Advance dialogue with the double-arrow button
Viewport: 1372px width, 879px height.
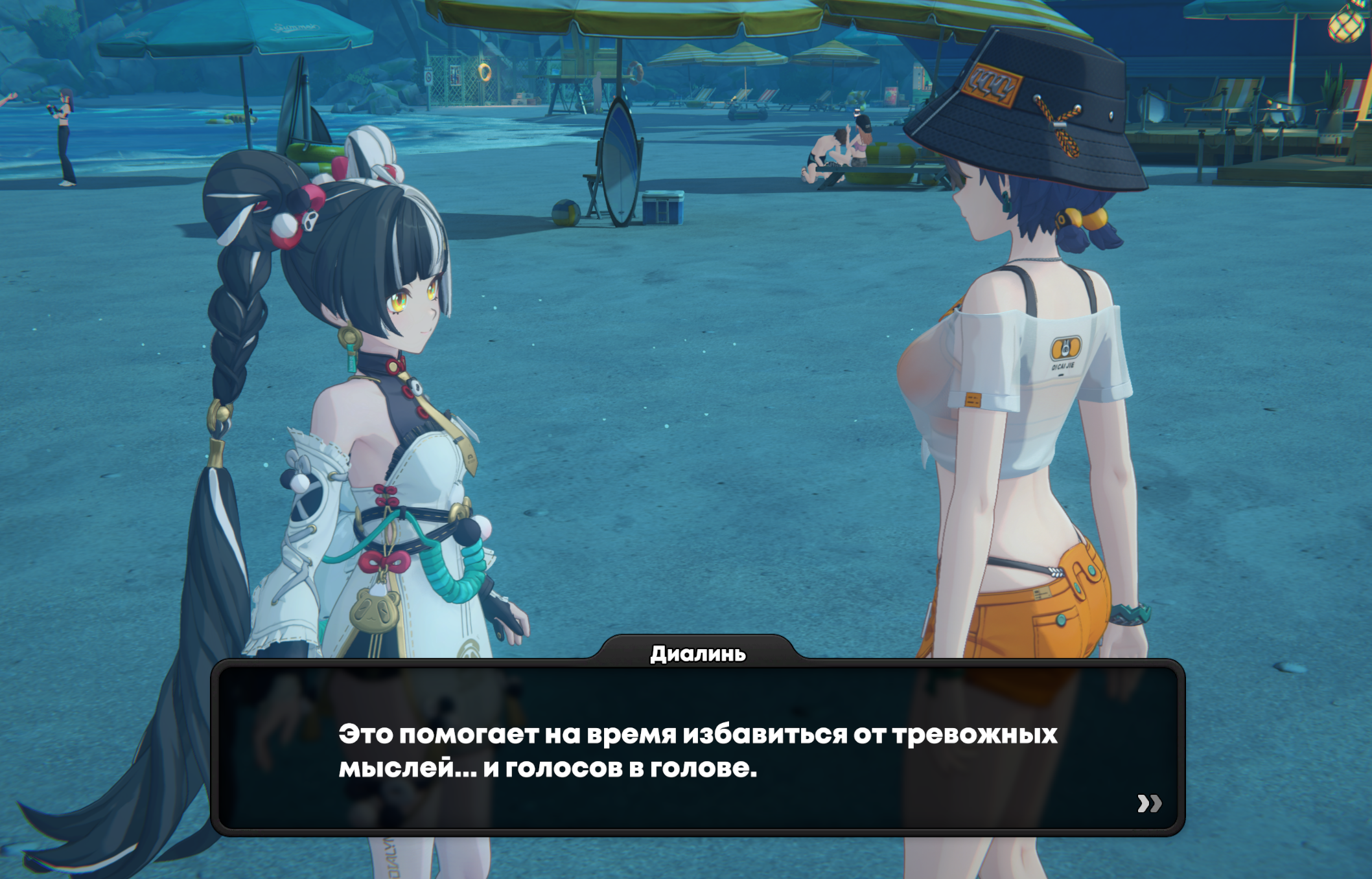[1149, 803]
